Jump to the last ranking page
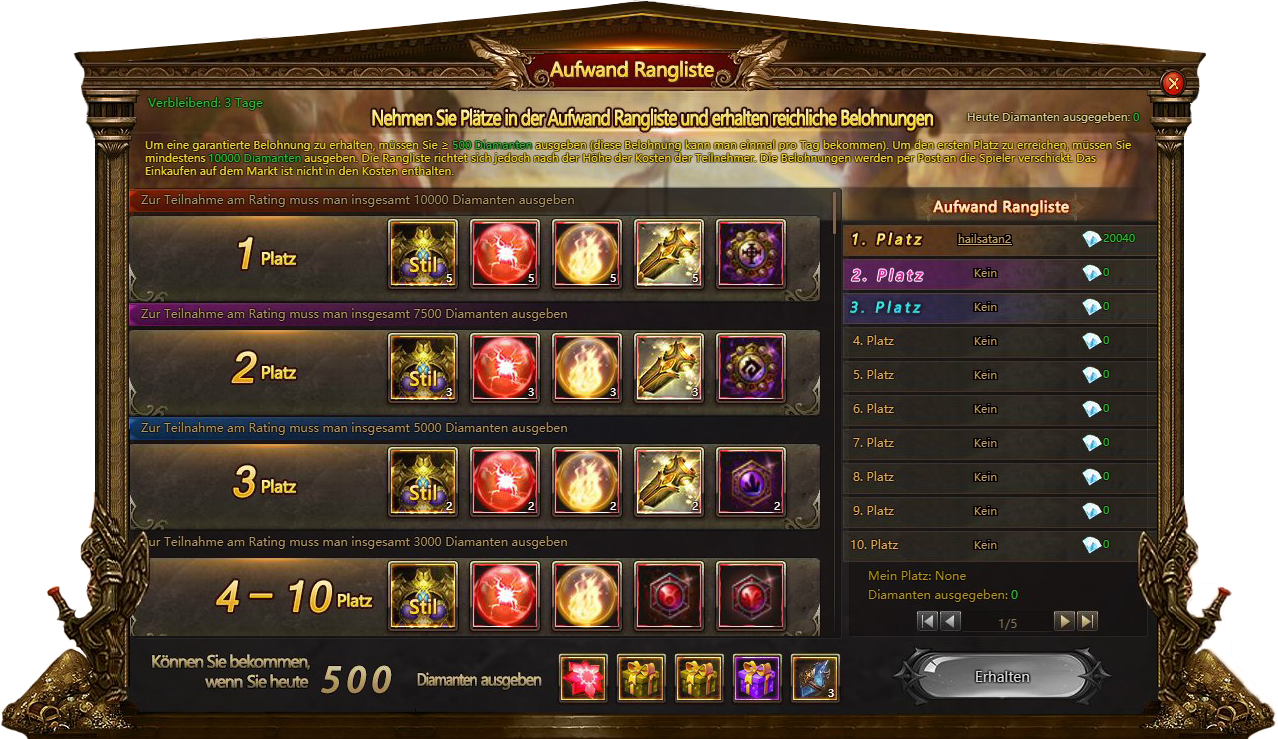Screen dimensions: 1278x739 pyautogui.click(x=1088, y=621)
